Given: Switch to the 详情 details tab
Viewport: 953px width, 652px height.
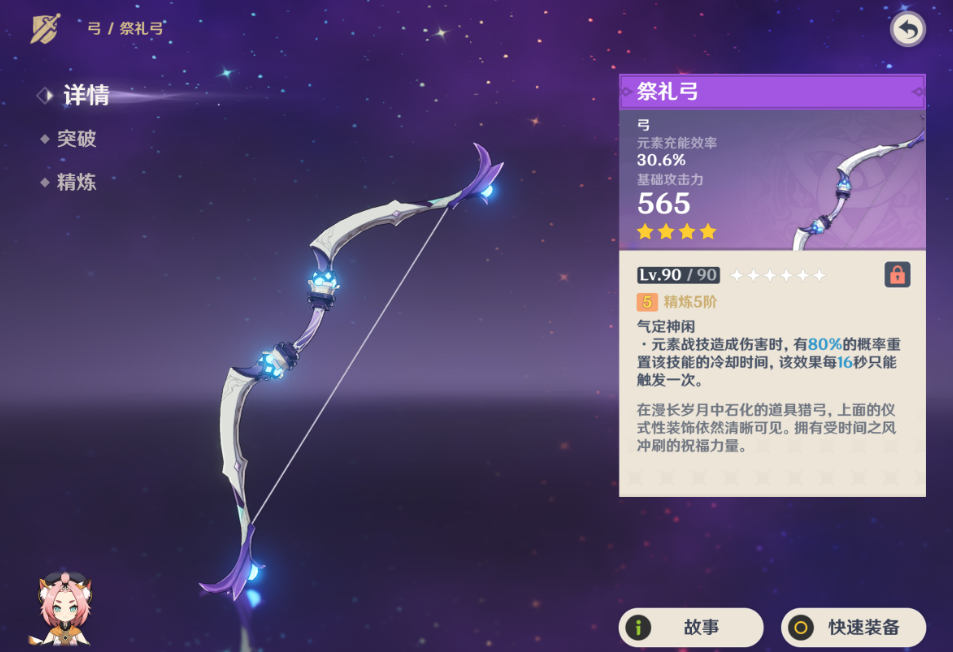Looking at the screenshot, I should tap(85, 96).
